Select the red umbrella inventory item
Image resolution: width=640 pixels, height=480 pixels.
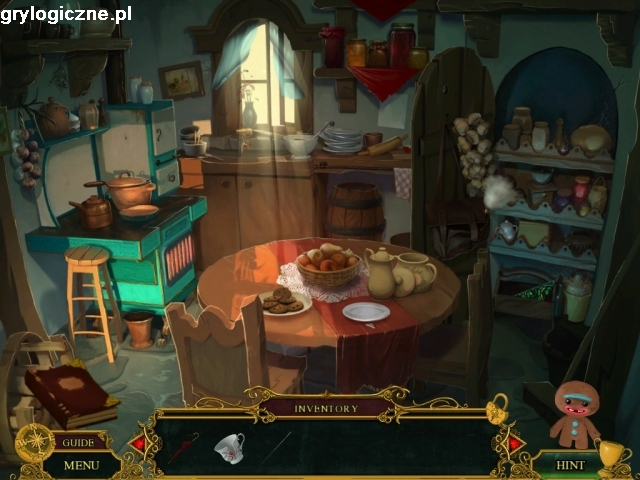(x=182, y=447)
